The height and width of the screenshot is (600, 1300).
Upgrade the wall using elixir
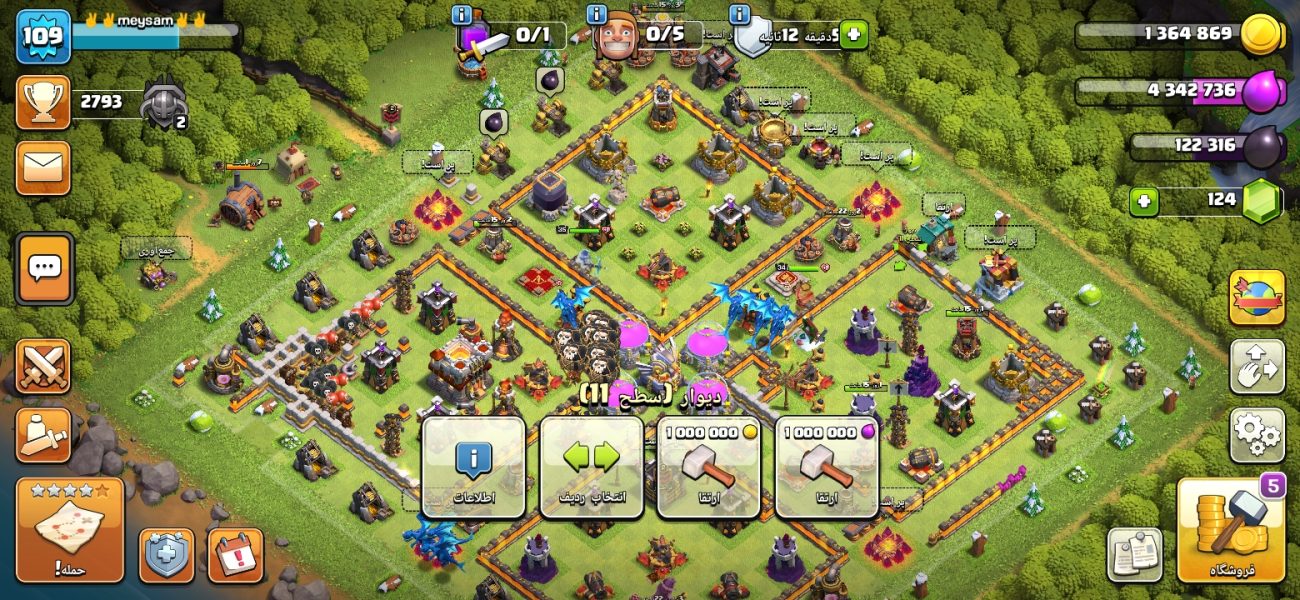tap(826, 467)
